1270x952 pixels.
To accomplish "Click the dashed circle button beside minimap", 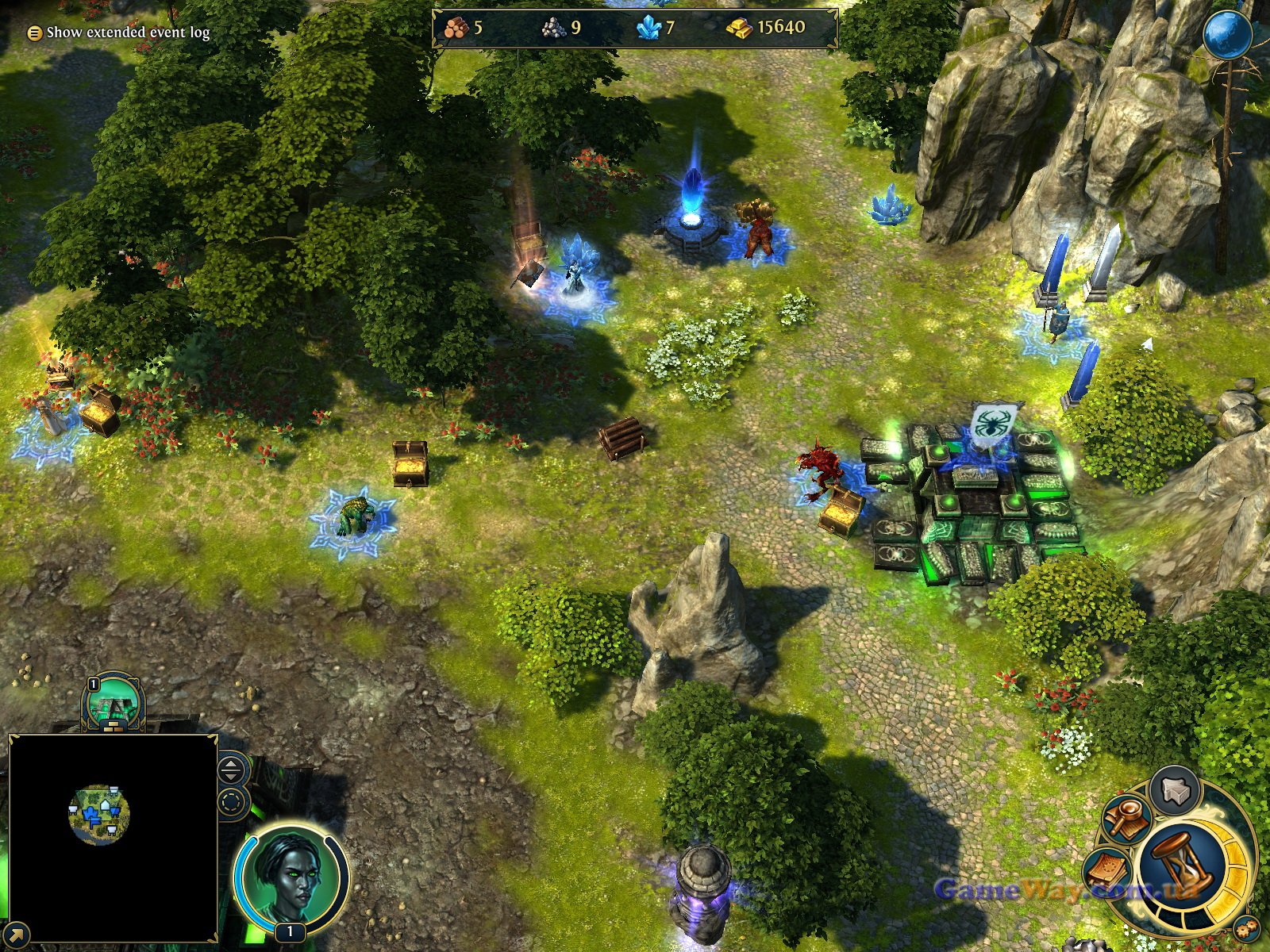I will (x=231, y=802).
